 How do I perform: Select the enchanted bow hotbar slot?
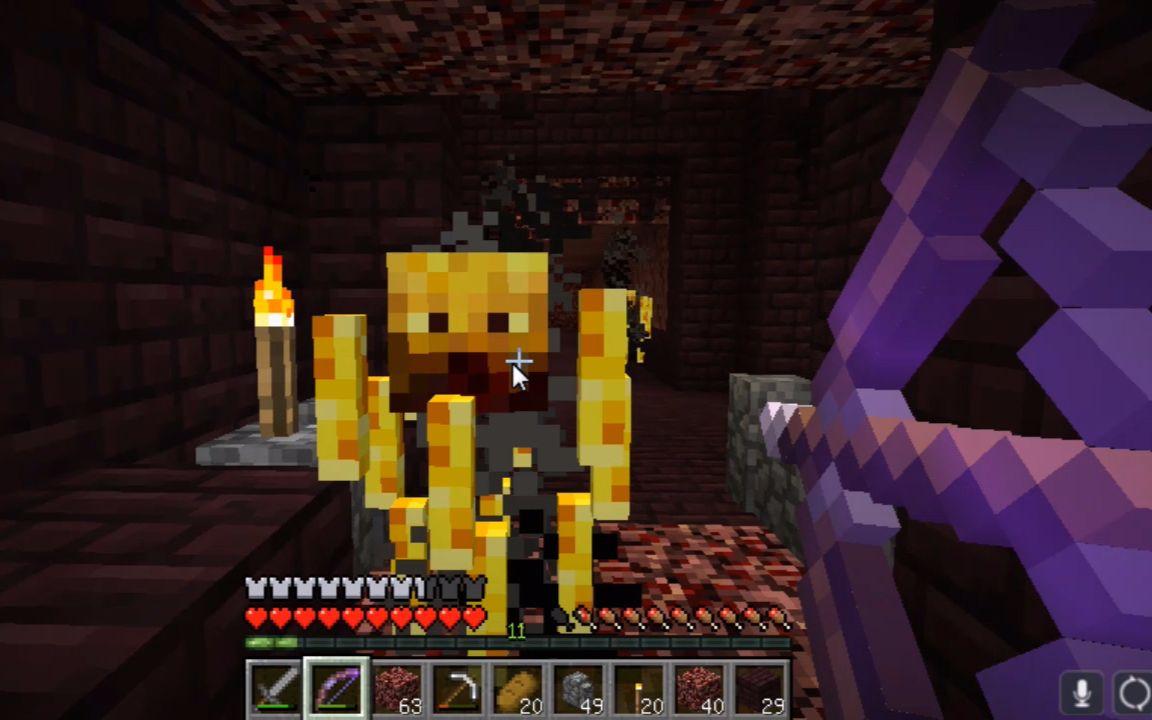coord(336,689)
